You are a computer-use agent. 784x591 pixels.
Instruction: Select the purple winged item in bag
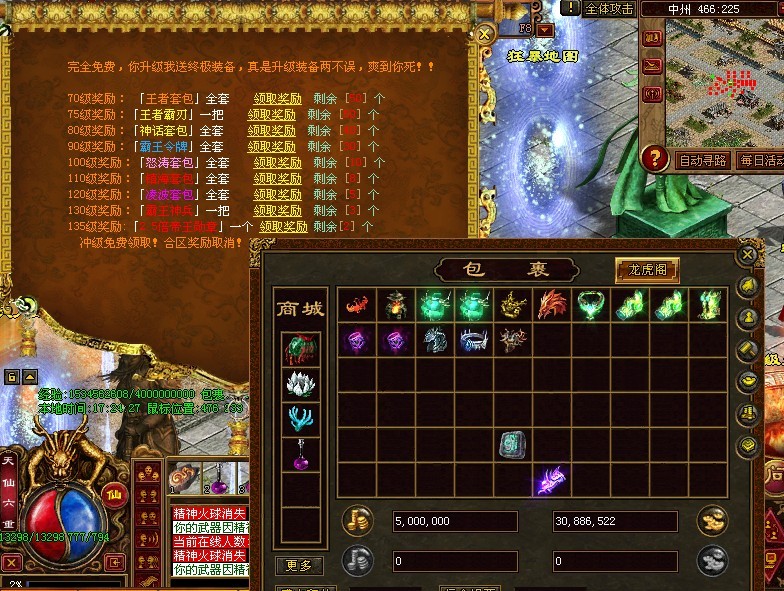pyautogui.click(x=550, y=480)
